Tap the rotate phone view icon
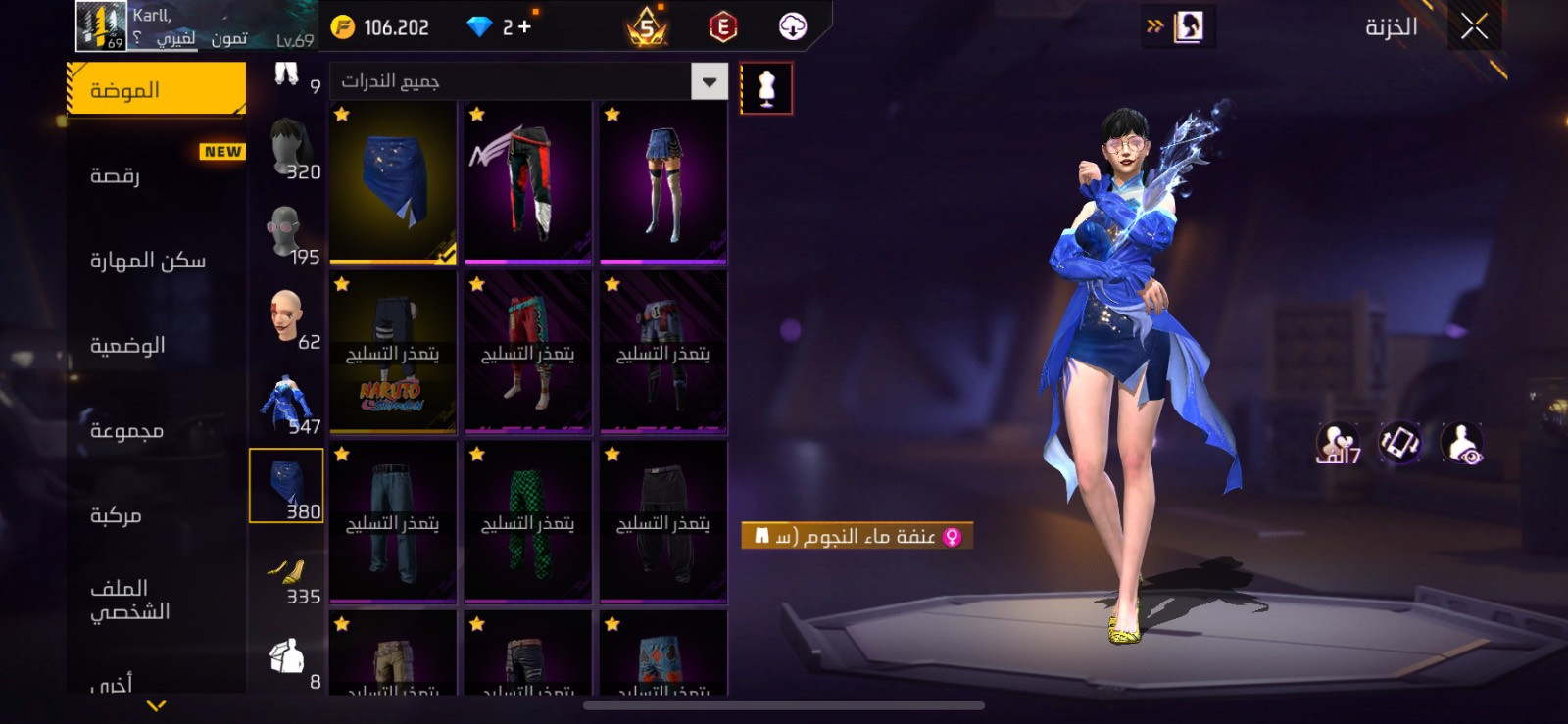 1400,443
